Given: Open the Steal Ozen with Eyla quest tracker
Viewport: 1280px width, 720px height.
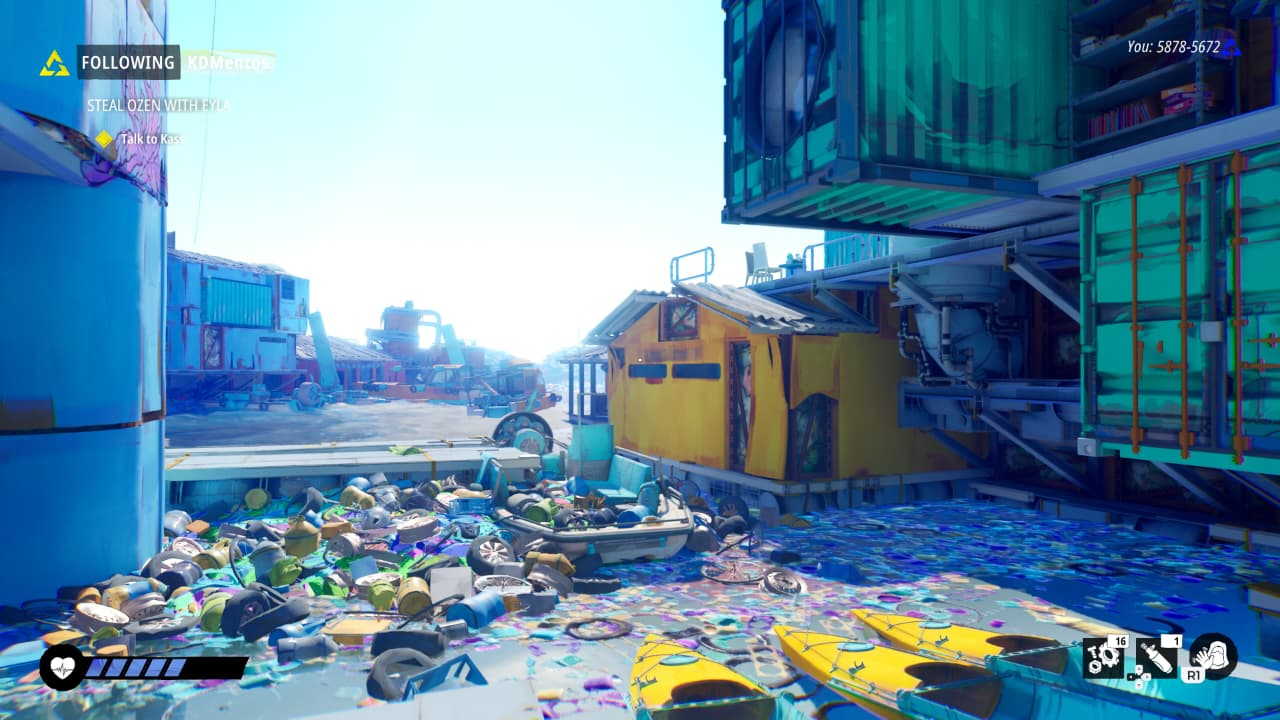Looking at the screenshot, I should [158, 105].
